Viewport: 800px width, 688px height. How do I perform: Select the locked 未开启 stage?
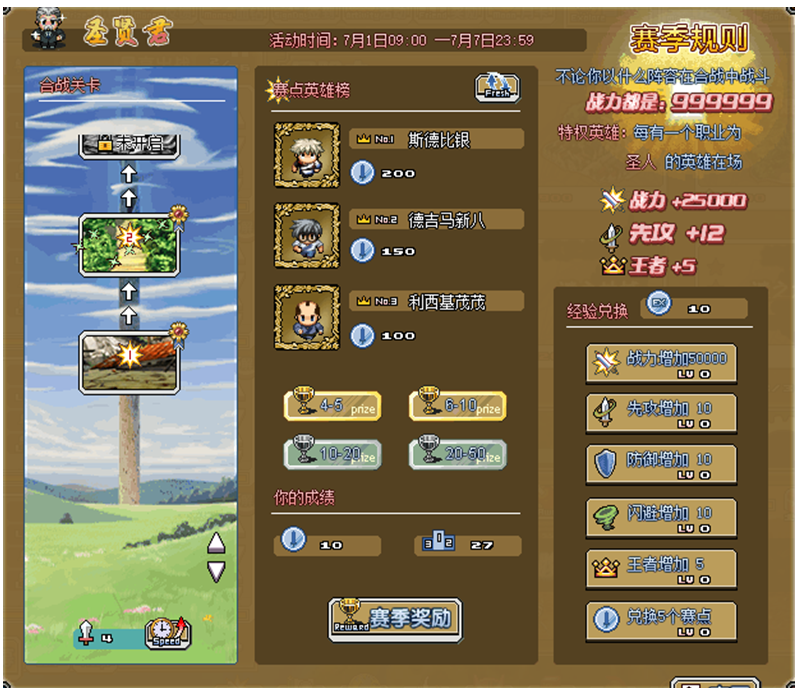coord(130,144)
